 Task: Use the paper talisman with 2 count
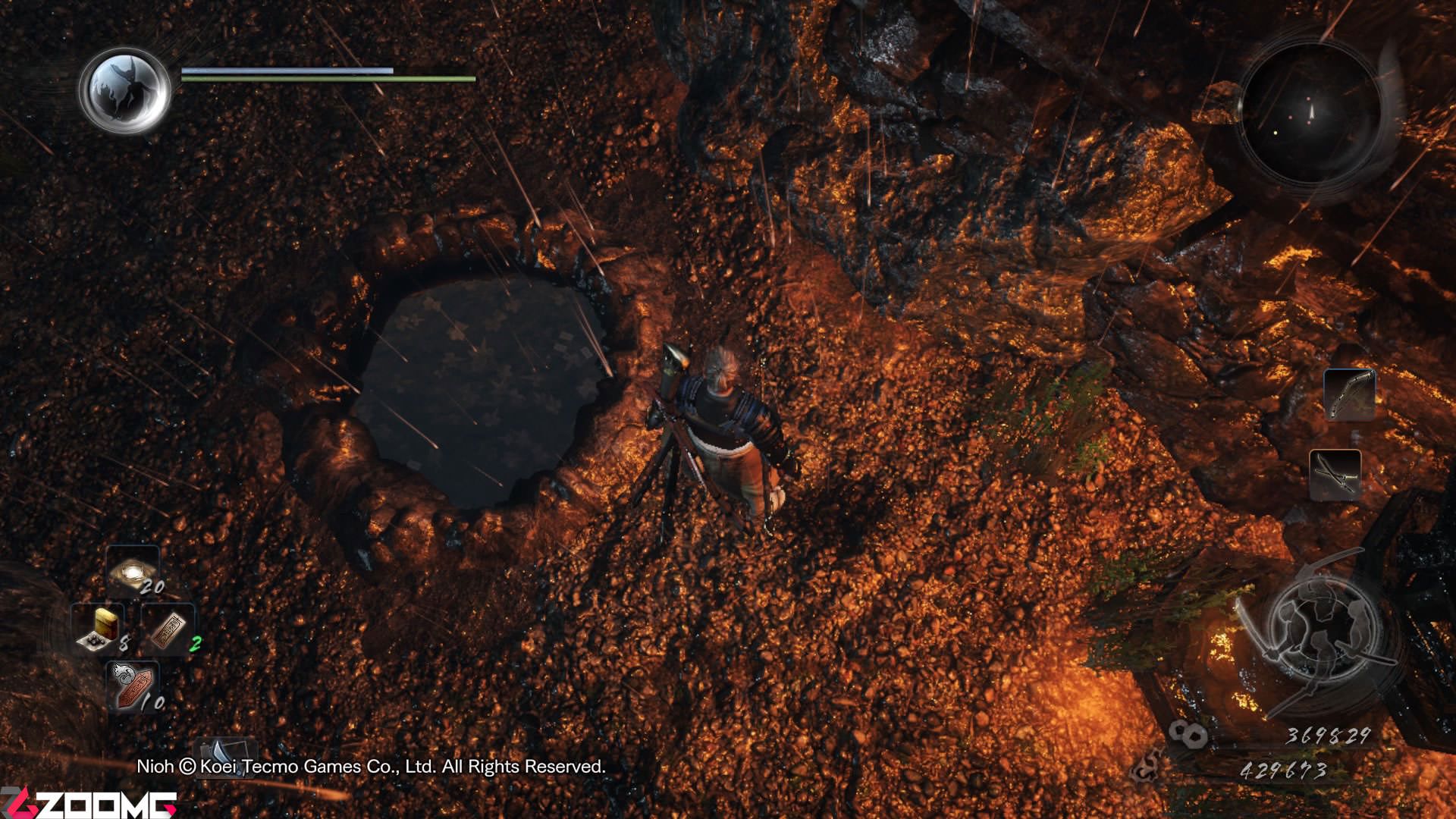(x=169, y=629)
